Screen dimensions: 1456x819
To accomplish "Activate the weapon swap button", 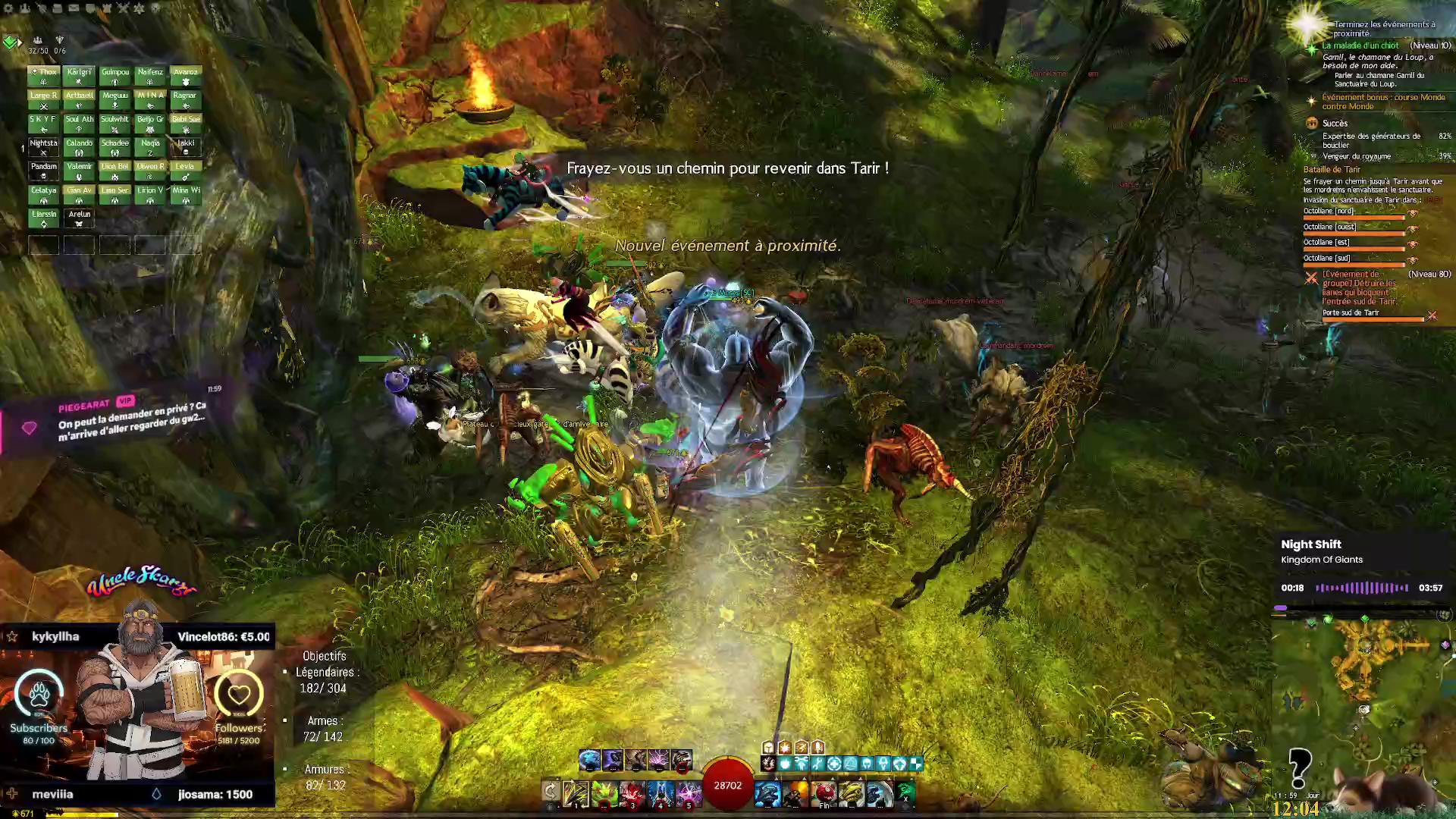I will point(551,792).
